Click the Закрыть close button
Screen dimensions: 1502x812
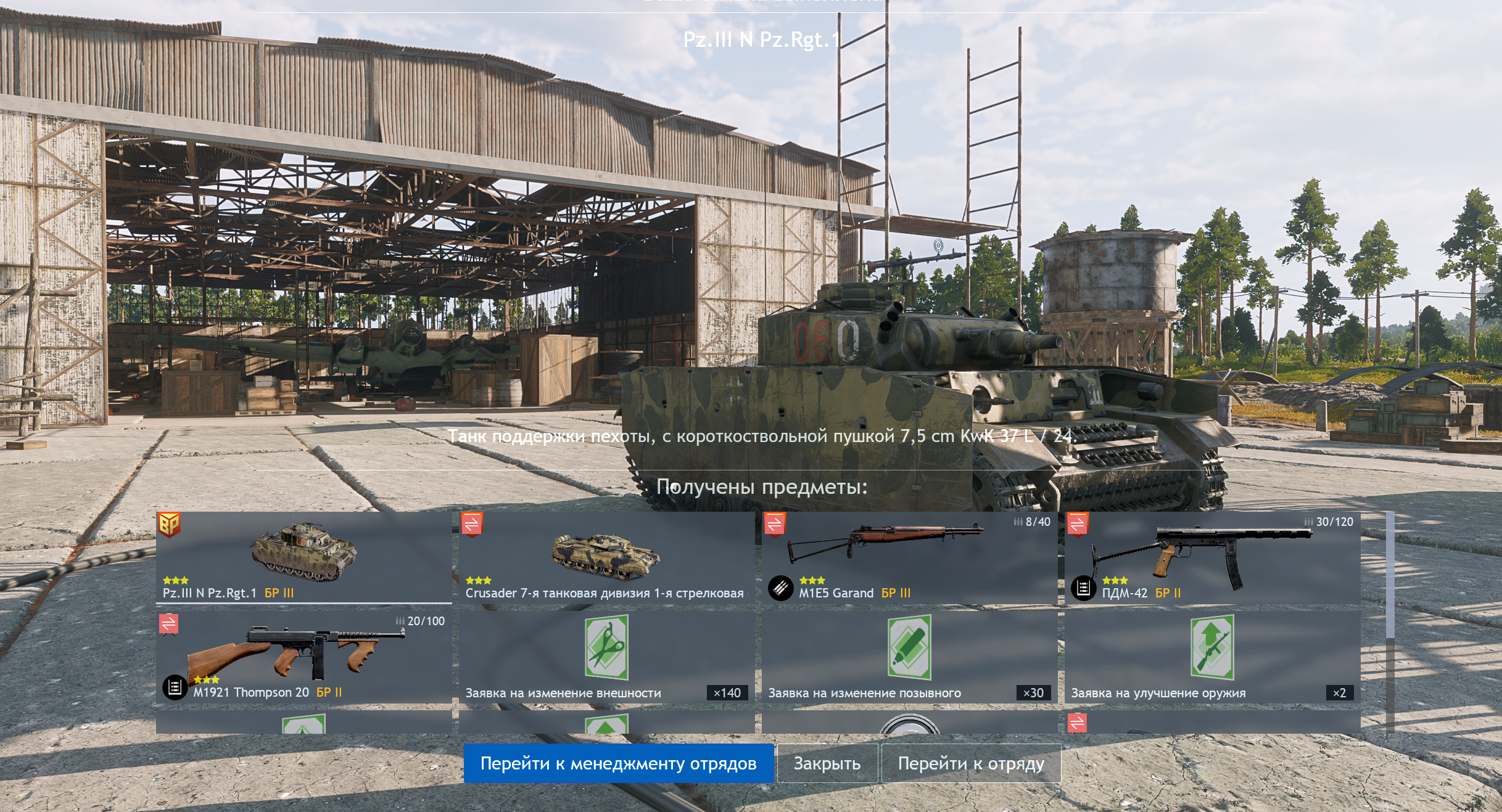pos(827,763)
